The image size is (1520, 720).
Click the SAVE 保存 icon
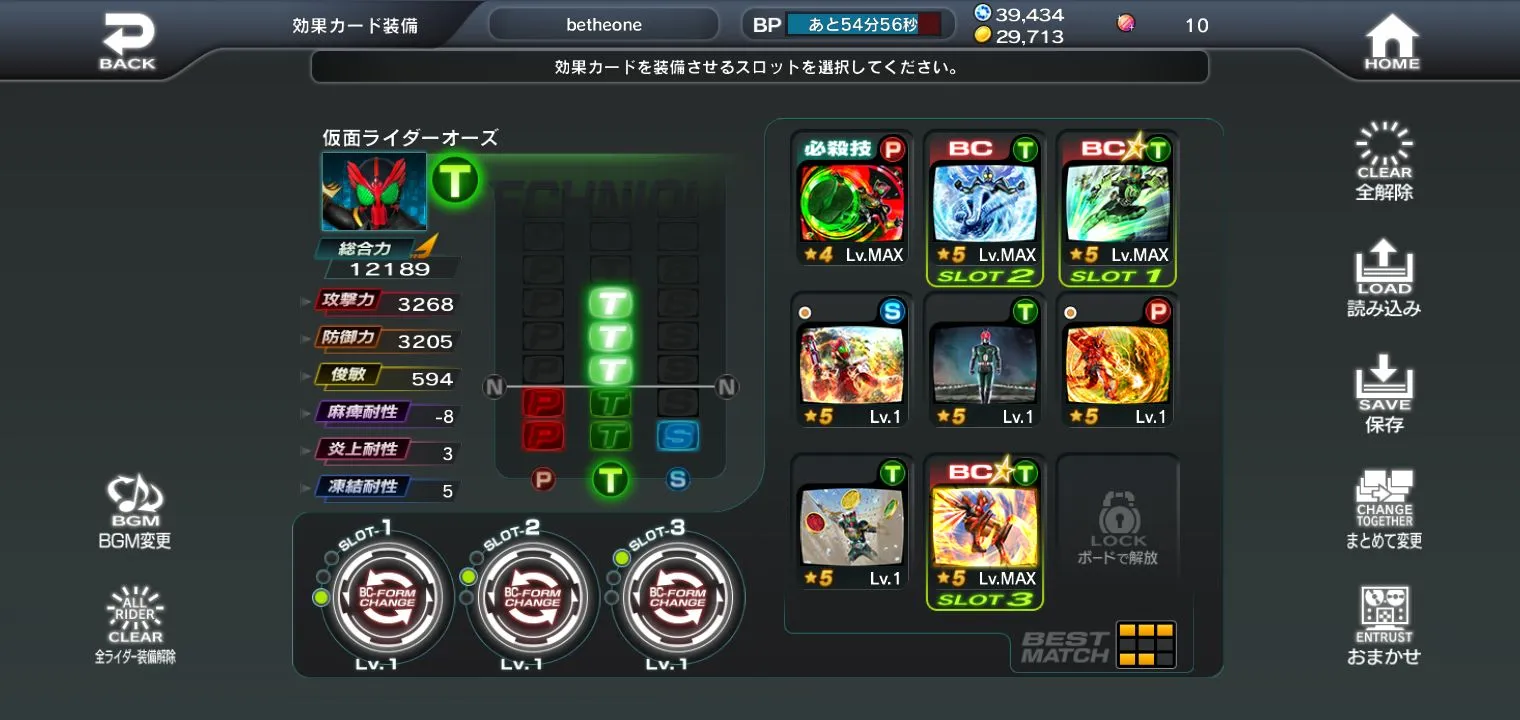[1385, 393]
